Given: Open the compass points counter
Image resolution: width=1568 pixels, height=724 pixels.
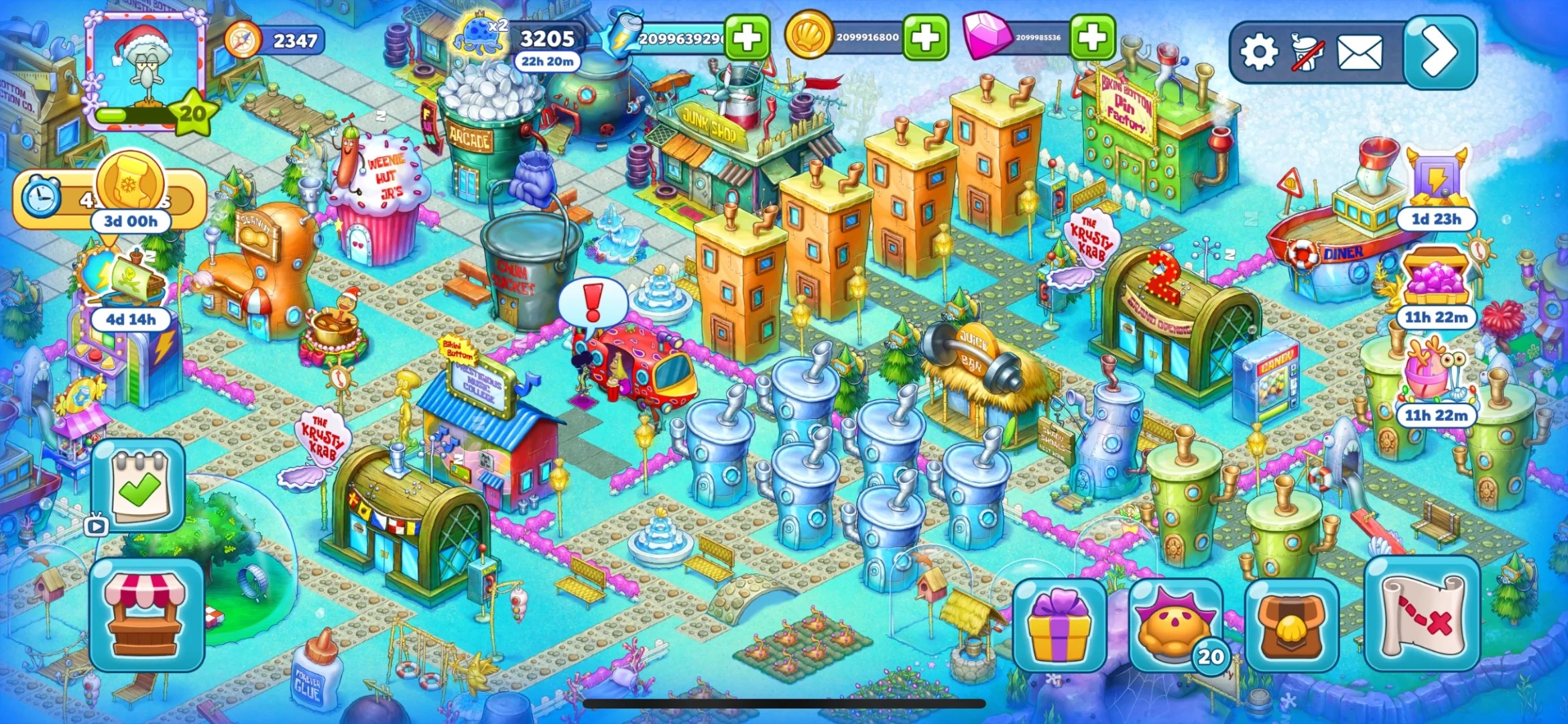Looking at the screenshot, I should point(275,41).
